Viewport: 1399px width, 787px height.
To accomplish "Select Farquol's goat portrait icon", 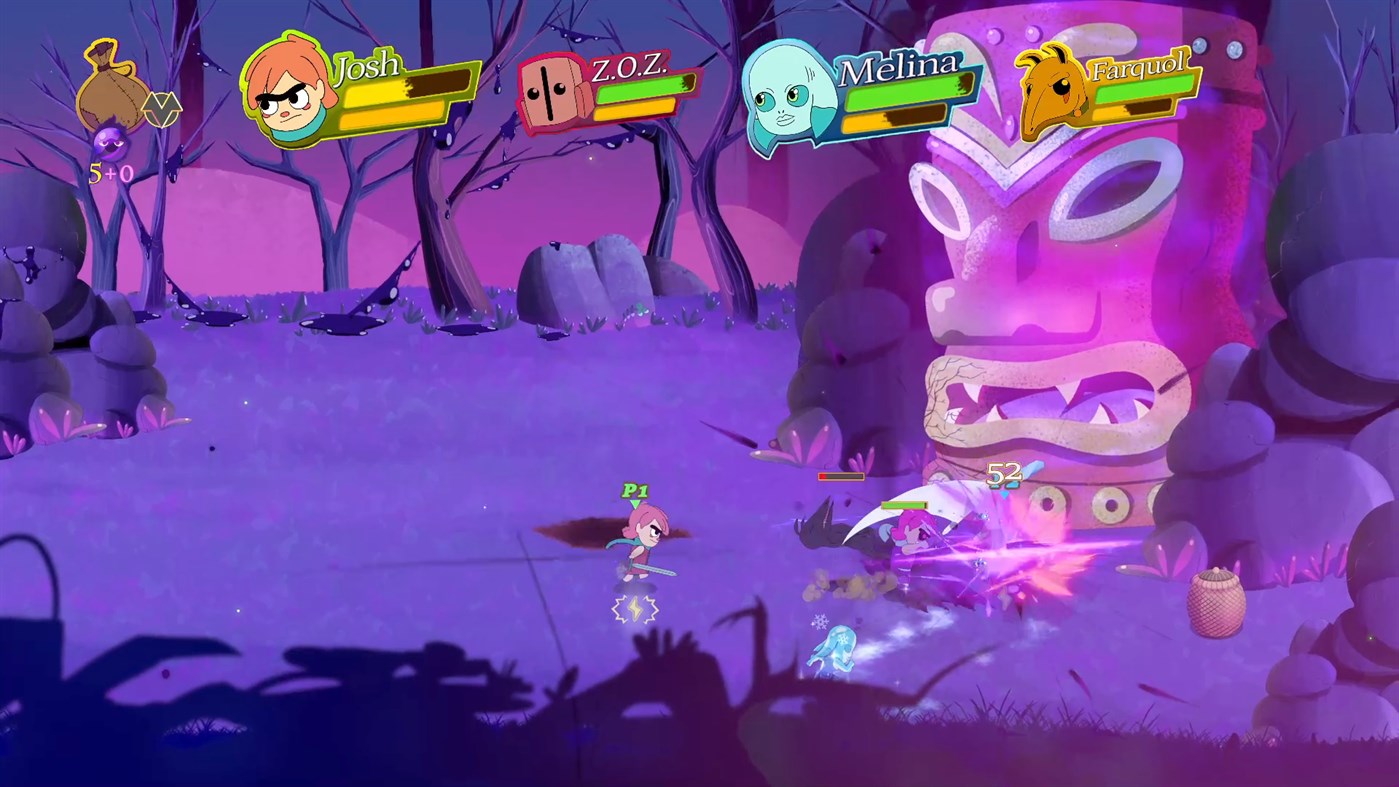I will [x=1050, y=90].
